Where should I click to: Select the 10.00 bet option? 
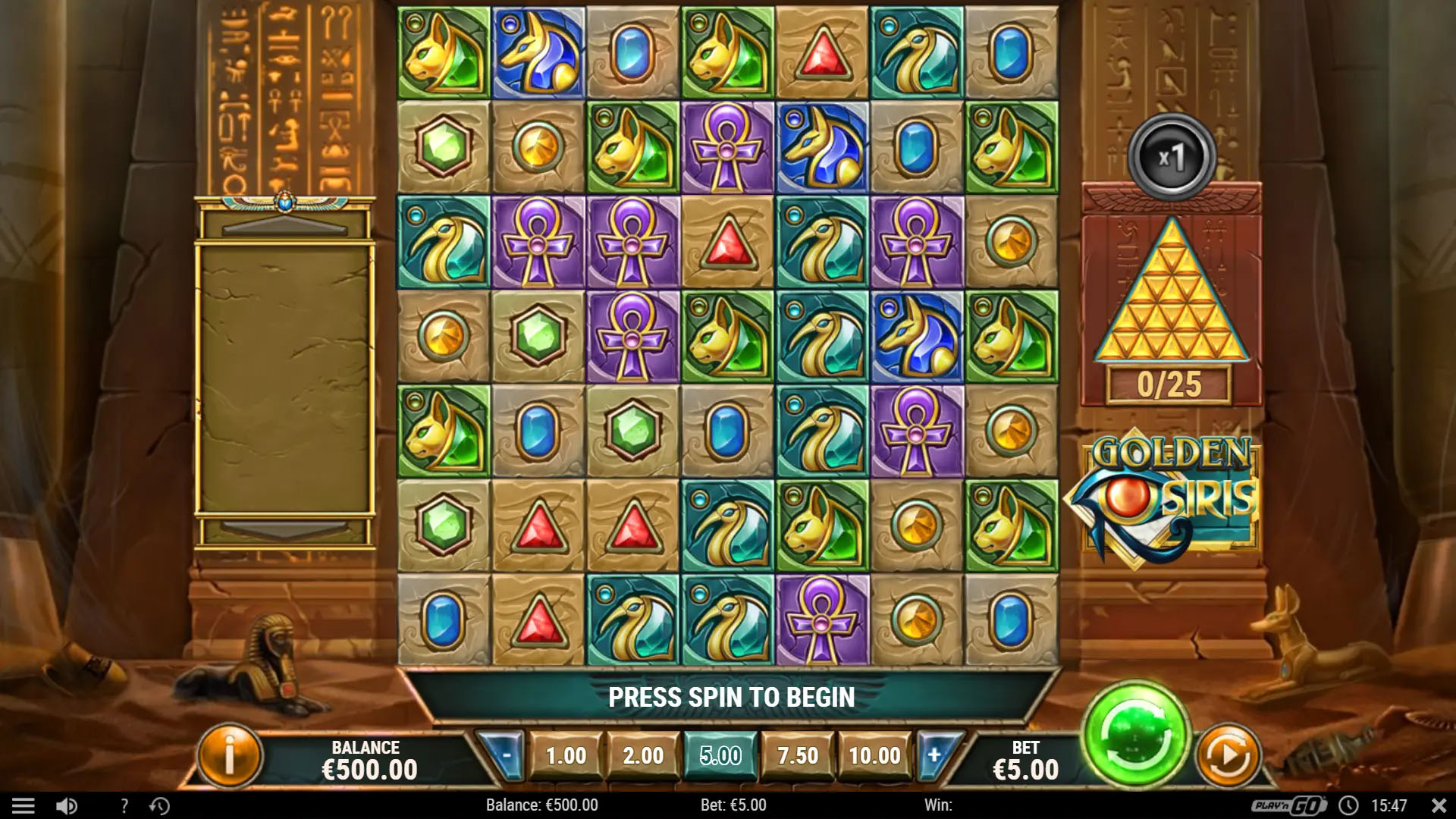[874, 755]
